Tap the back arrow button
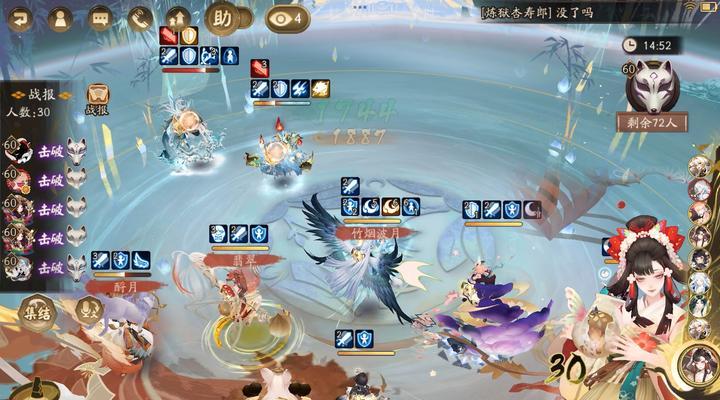Image resolution: width=720 pixels, height=400 pixels. 20,18
